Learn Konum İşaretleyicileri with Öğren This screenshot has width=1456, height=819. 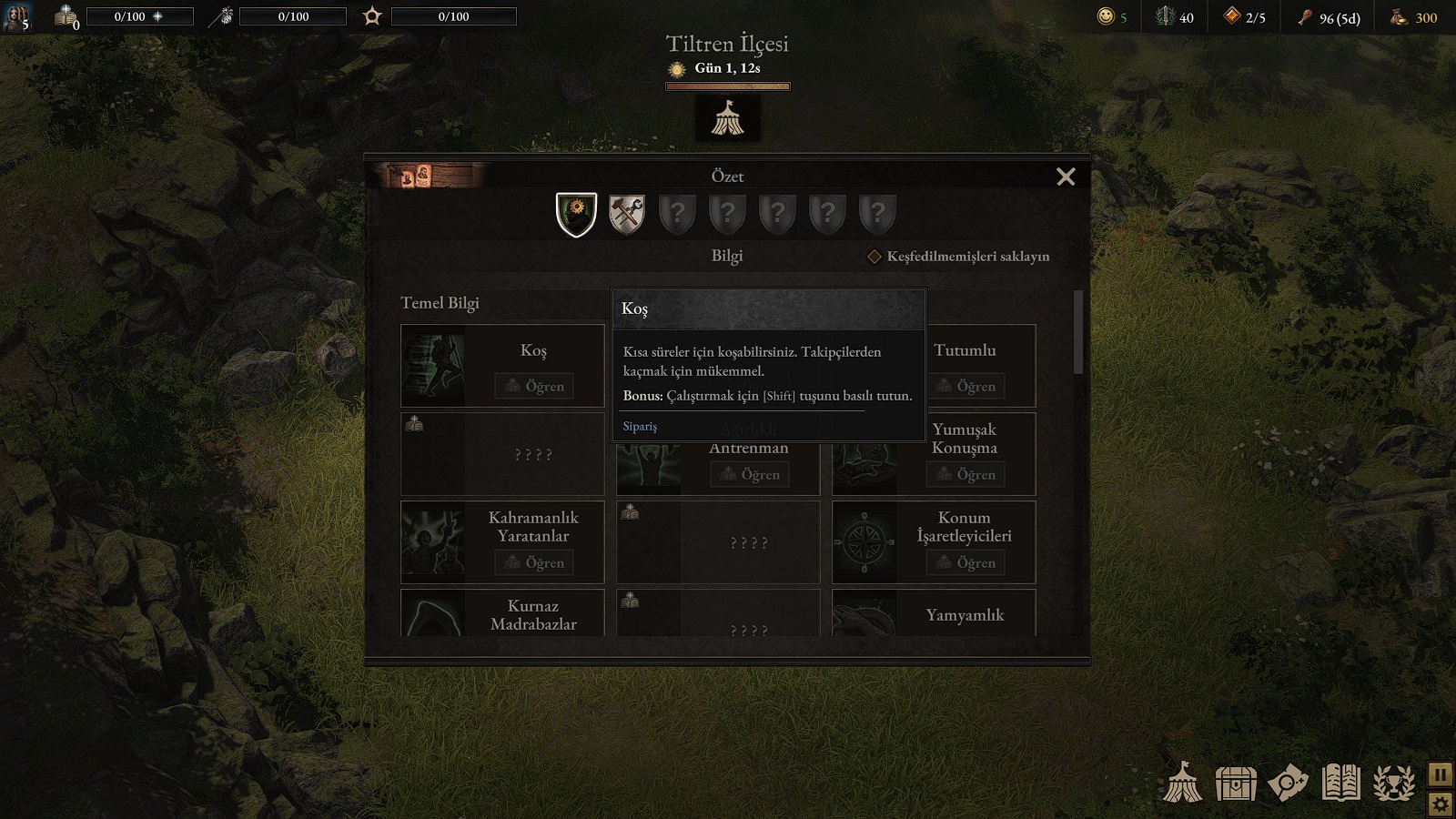pyautogui.click(x=966, y=562)
